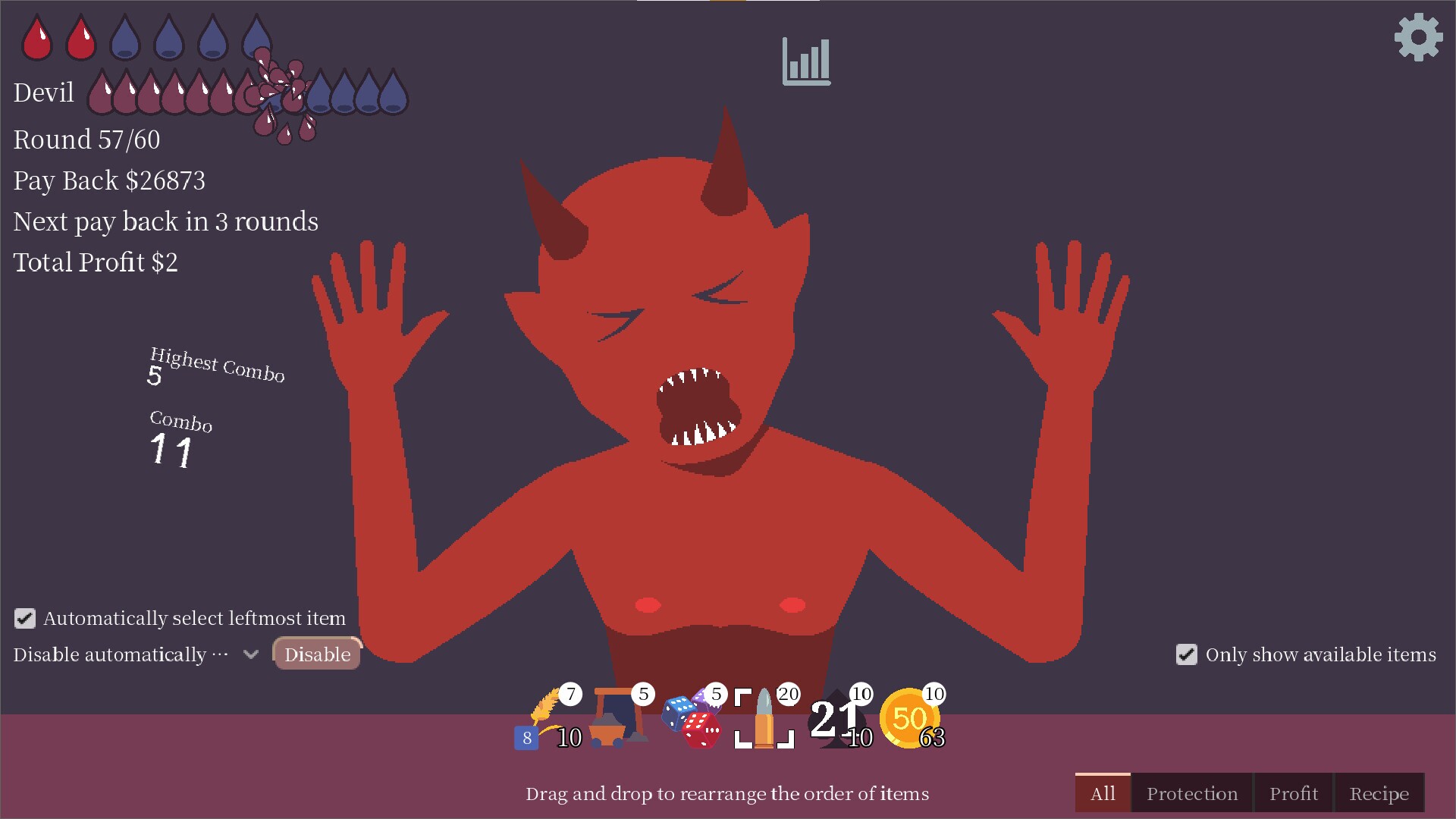Toggle Only show available items
The width and height of the screenshot is (1456, 819).
1187,654
